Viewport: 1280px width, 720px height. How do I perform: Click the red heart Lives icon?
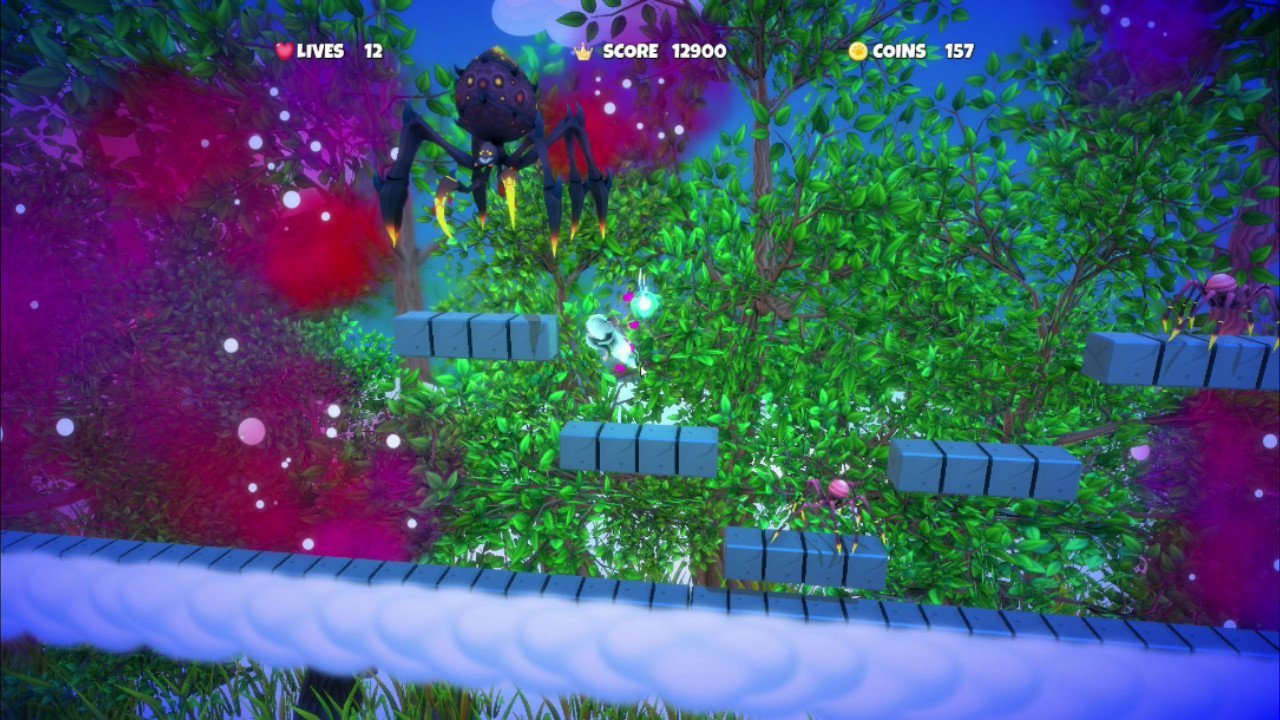(x=284, y=52)
